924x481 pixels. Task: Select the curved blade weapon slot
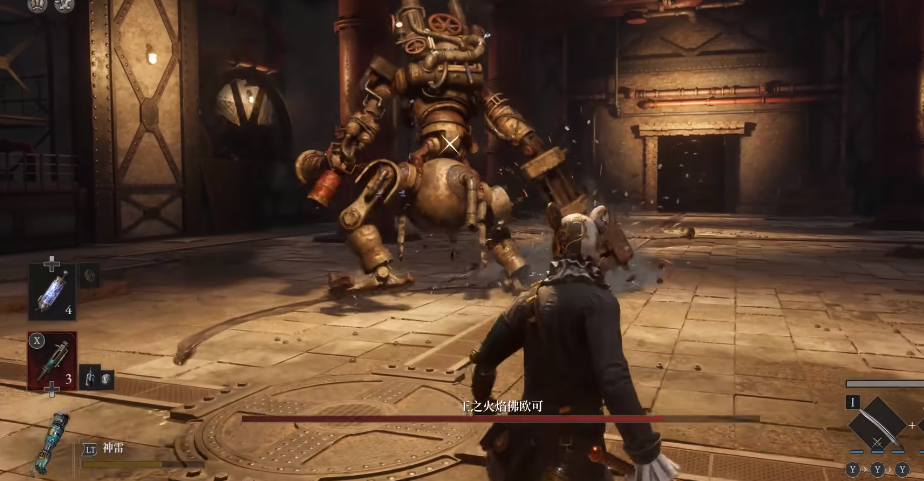click(x=877, y=423)
